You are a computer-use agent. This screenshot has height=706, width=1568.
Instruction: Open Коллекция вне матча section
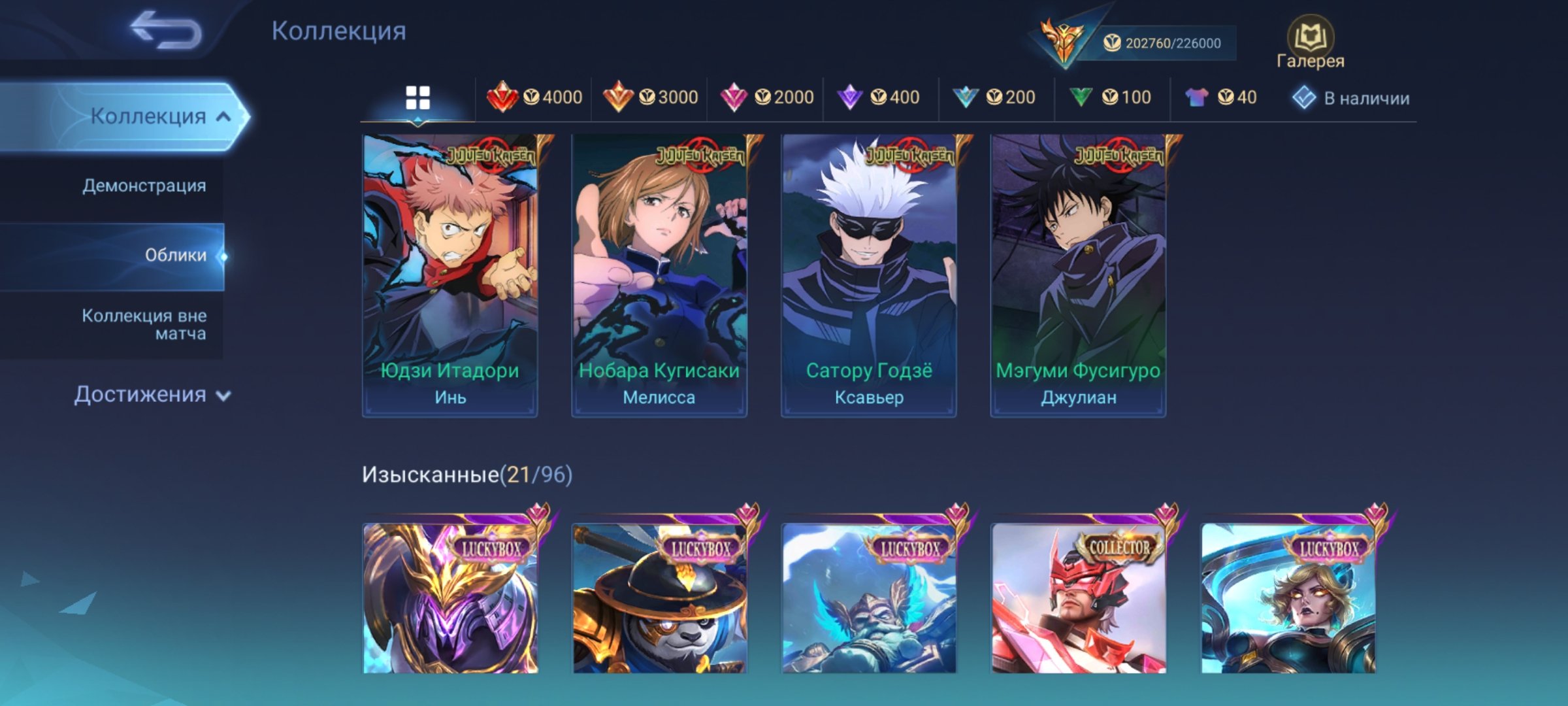pos(144,324)
